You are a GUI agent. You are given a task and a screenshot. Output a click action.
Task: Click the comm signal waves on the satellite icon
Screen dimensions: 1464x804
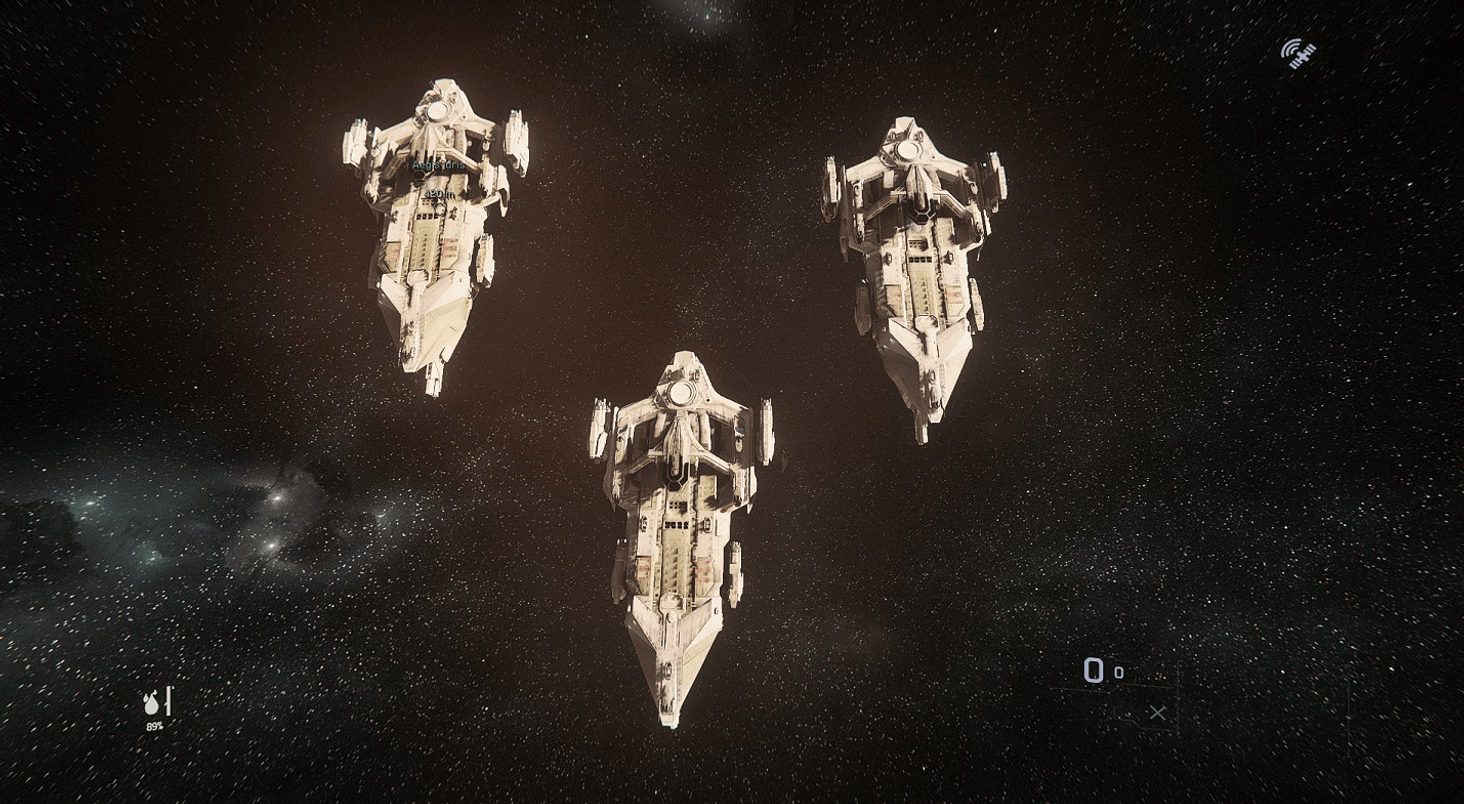[1291, 46]
